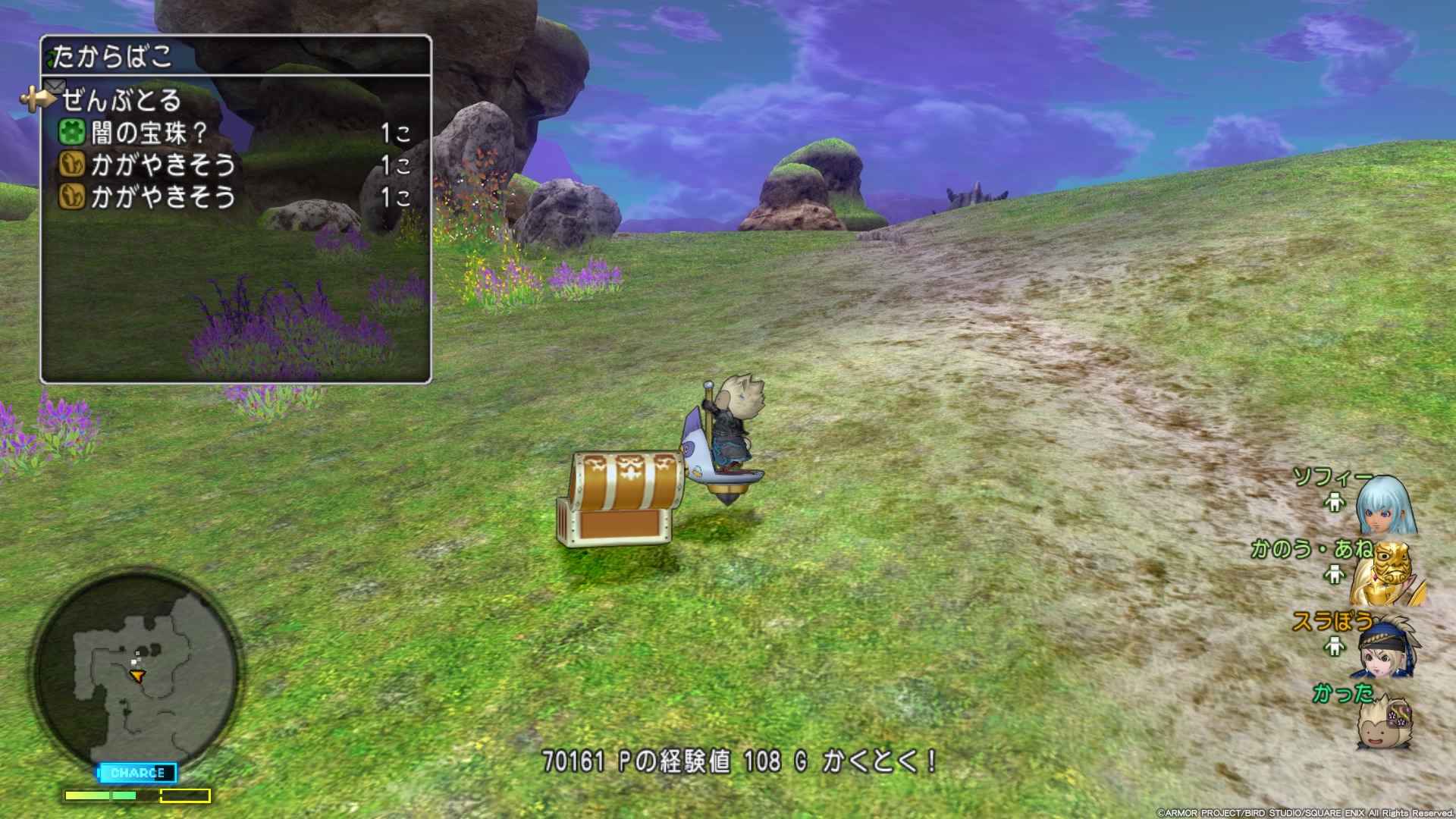Select the golden-masked かのう・あね portrait
Screen dimensions: 1456x819
[x=1386, y=573]
